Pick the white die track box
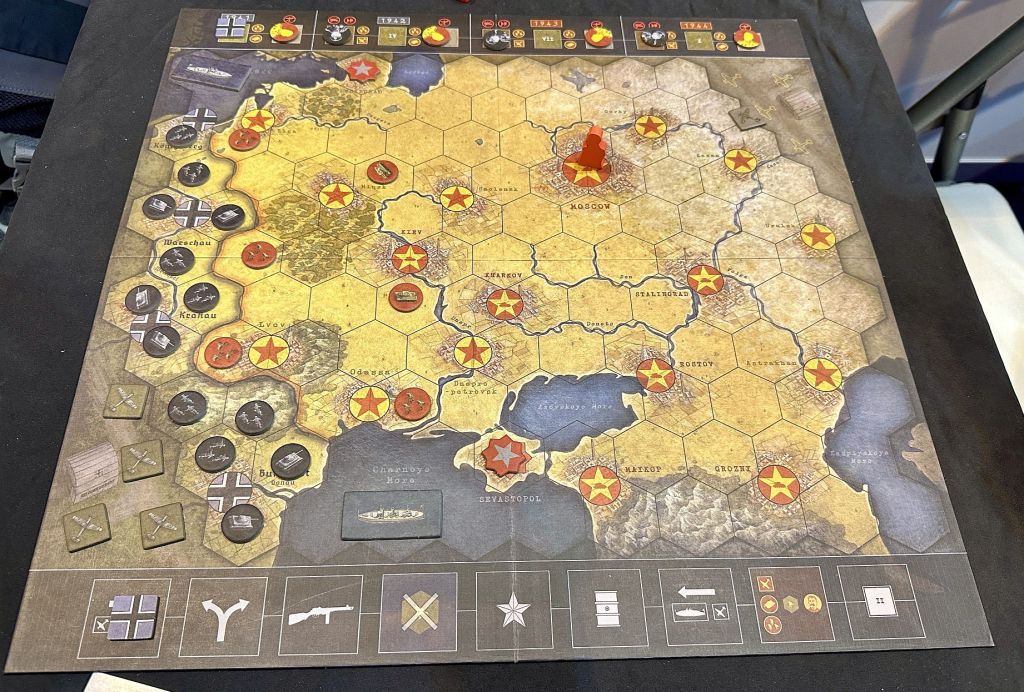 tap(879, 602)
